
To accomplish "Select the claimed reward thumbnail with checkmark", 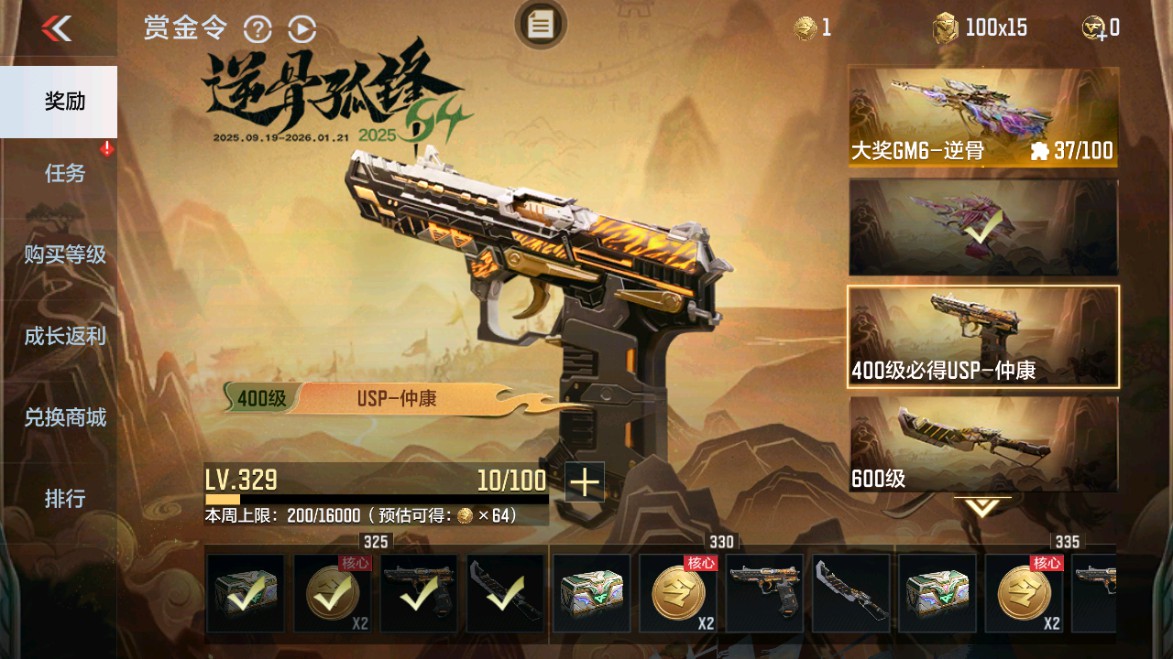I will pos(983,227).
